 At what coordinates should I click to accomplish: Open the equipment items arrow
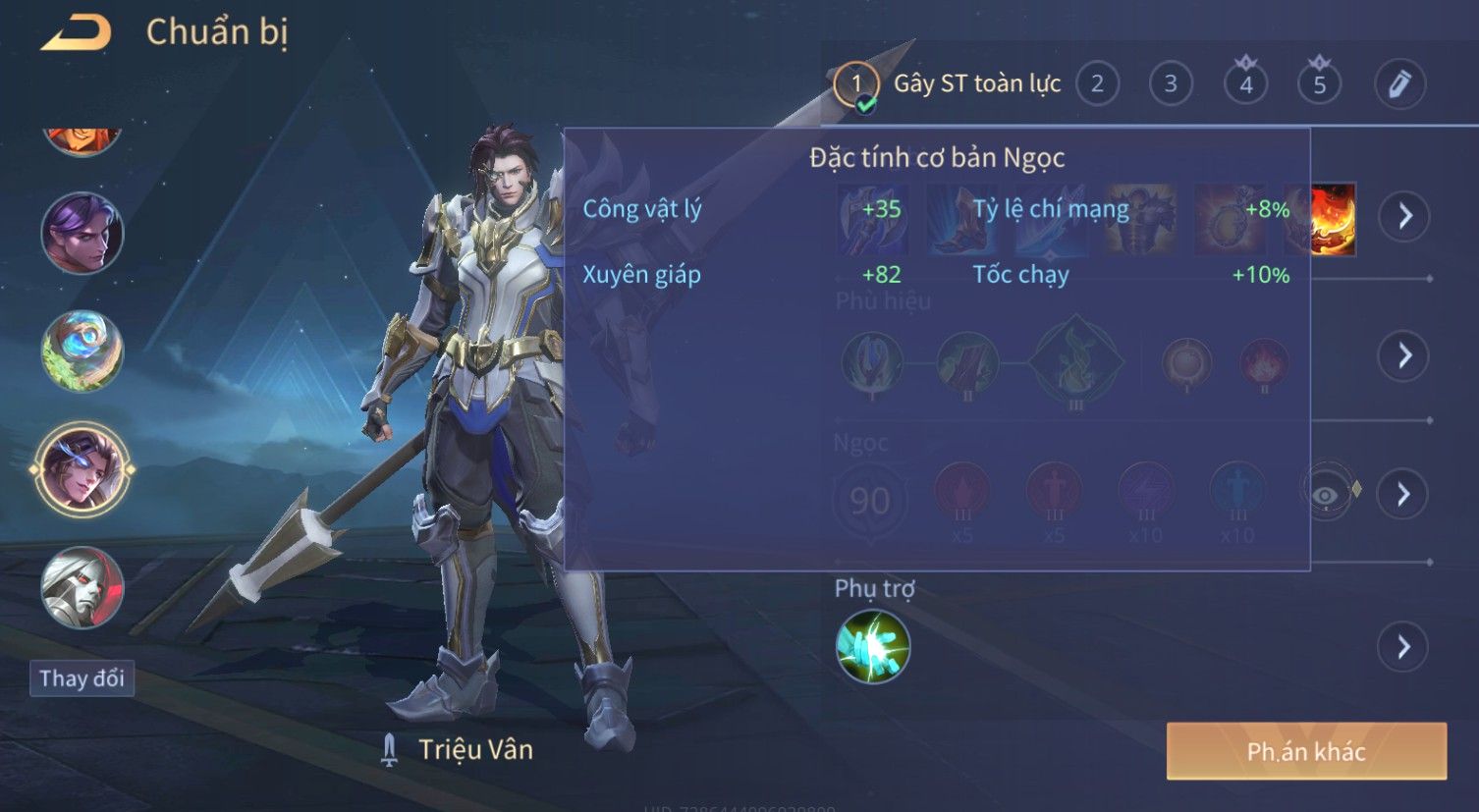pyautogui.click(x=1404, y=216)
